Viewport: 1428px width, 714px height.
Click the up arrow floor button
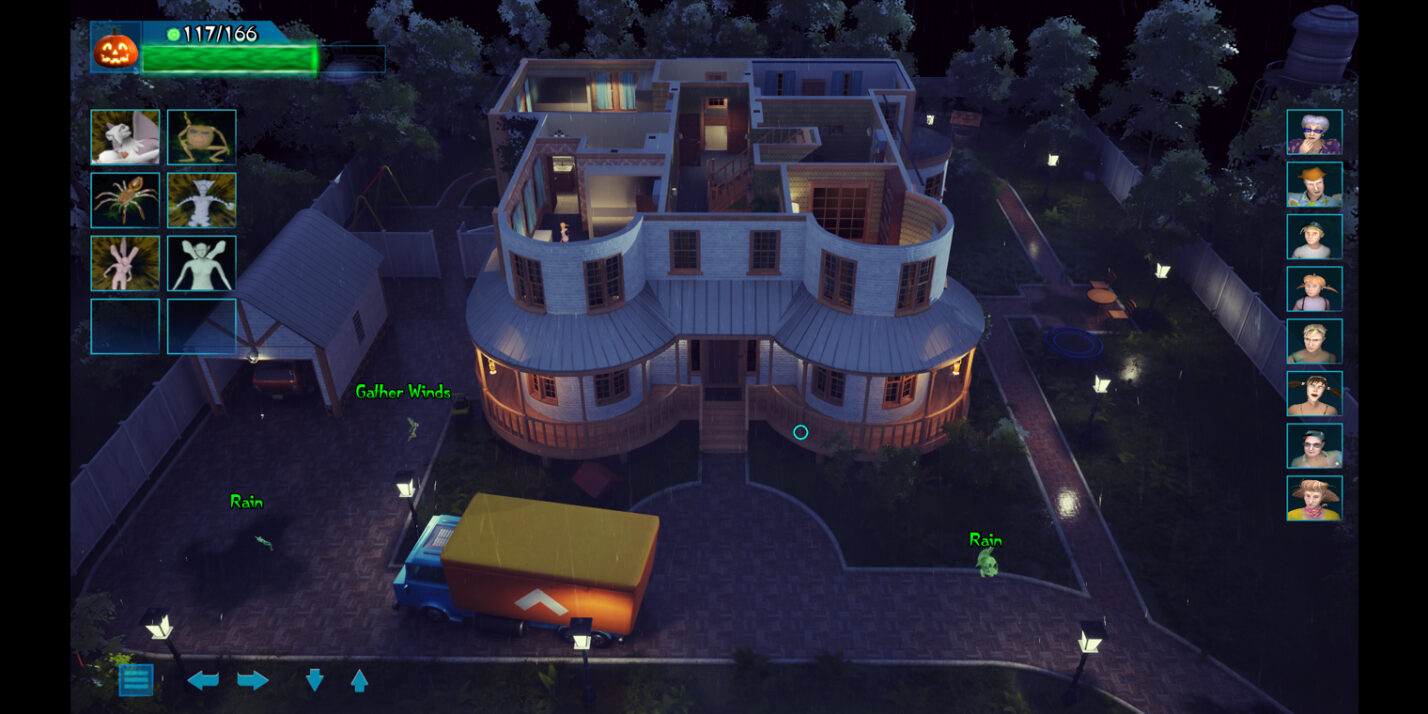(x=359, y=681)
